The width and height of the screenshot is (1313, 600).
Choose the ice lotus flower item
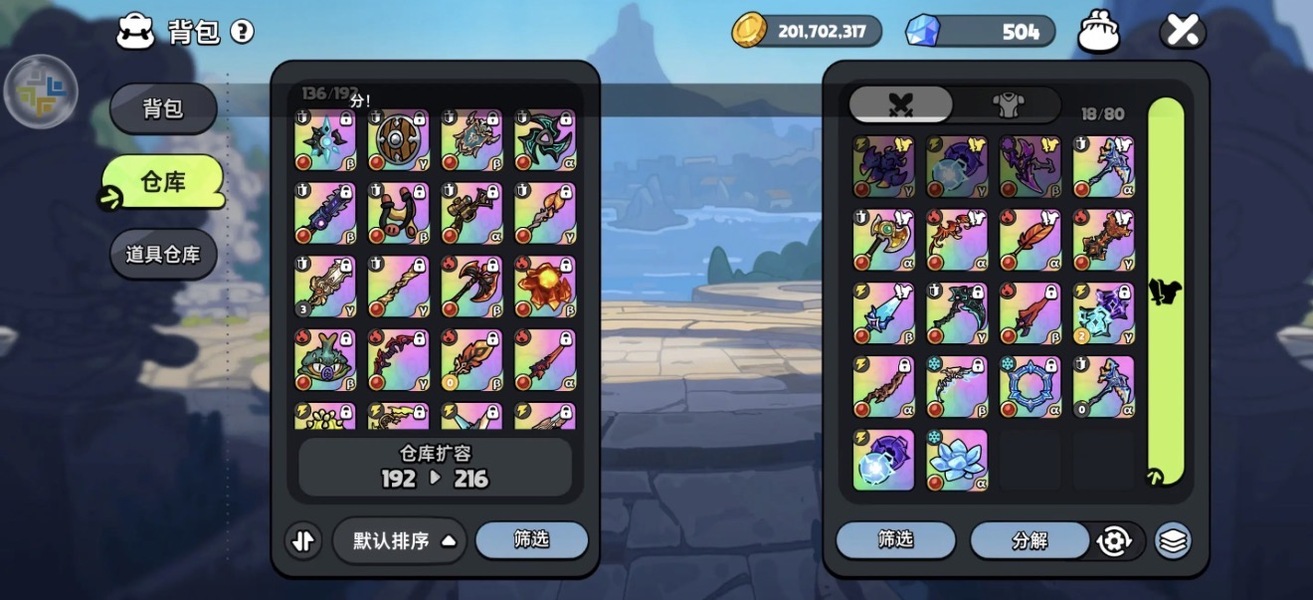click(x=957, y=460)
